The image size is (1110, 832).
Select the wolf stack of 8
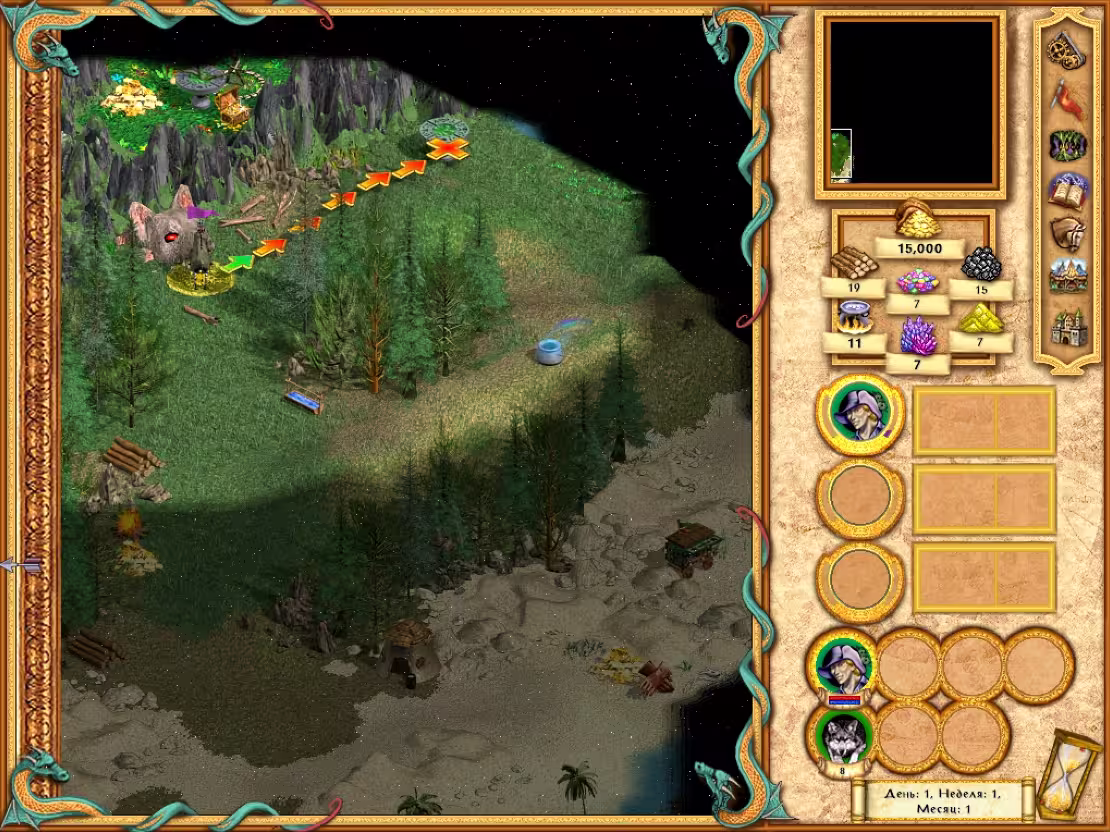coord(842,738)
